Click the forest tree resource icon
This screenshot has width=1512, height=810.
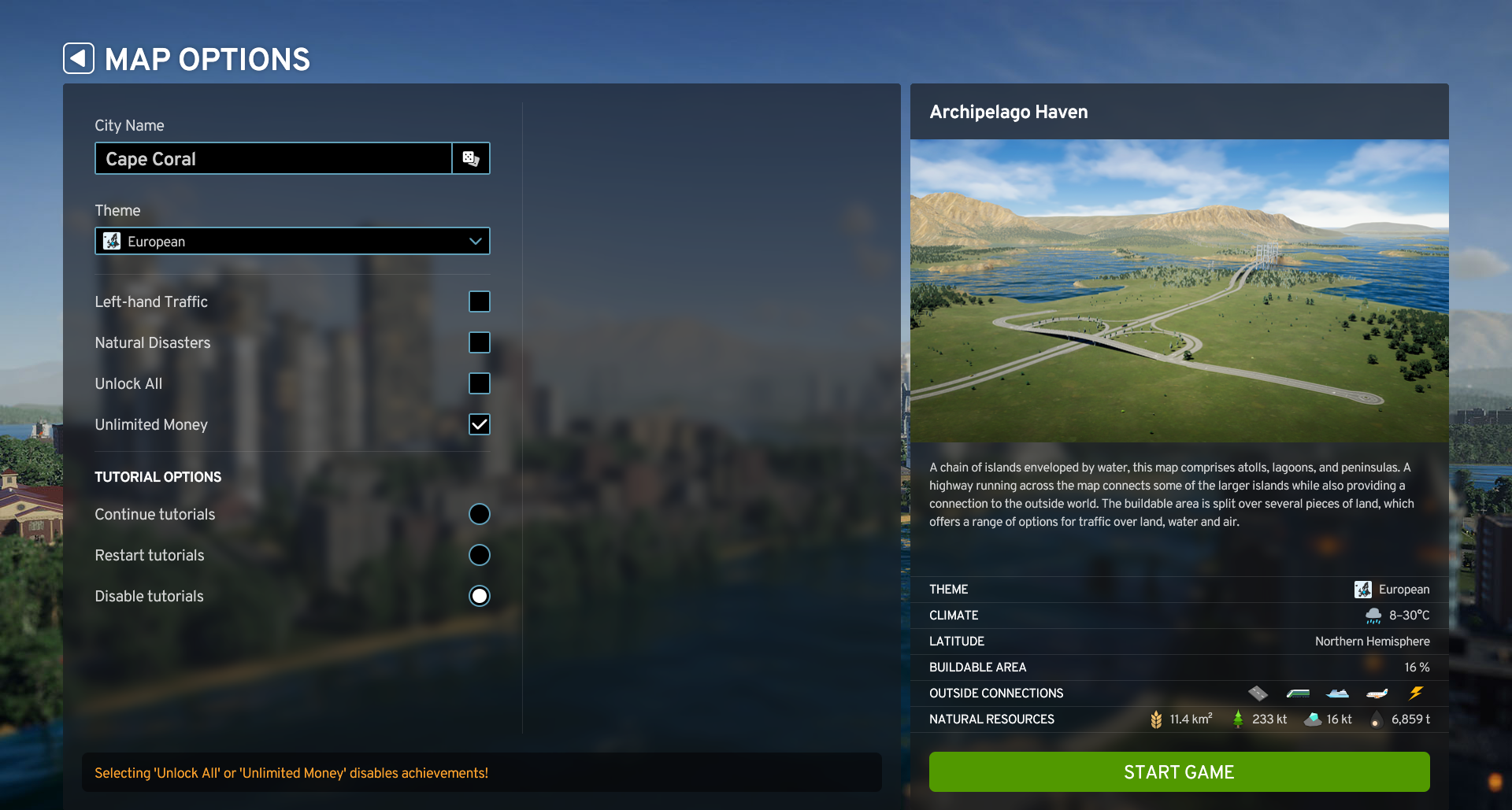[1238, 719]
